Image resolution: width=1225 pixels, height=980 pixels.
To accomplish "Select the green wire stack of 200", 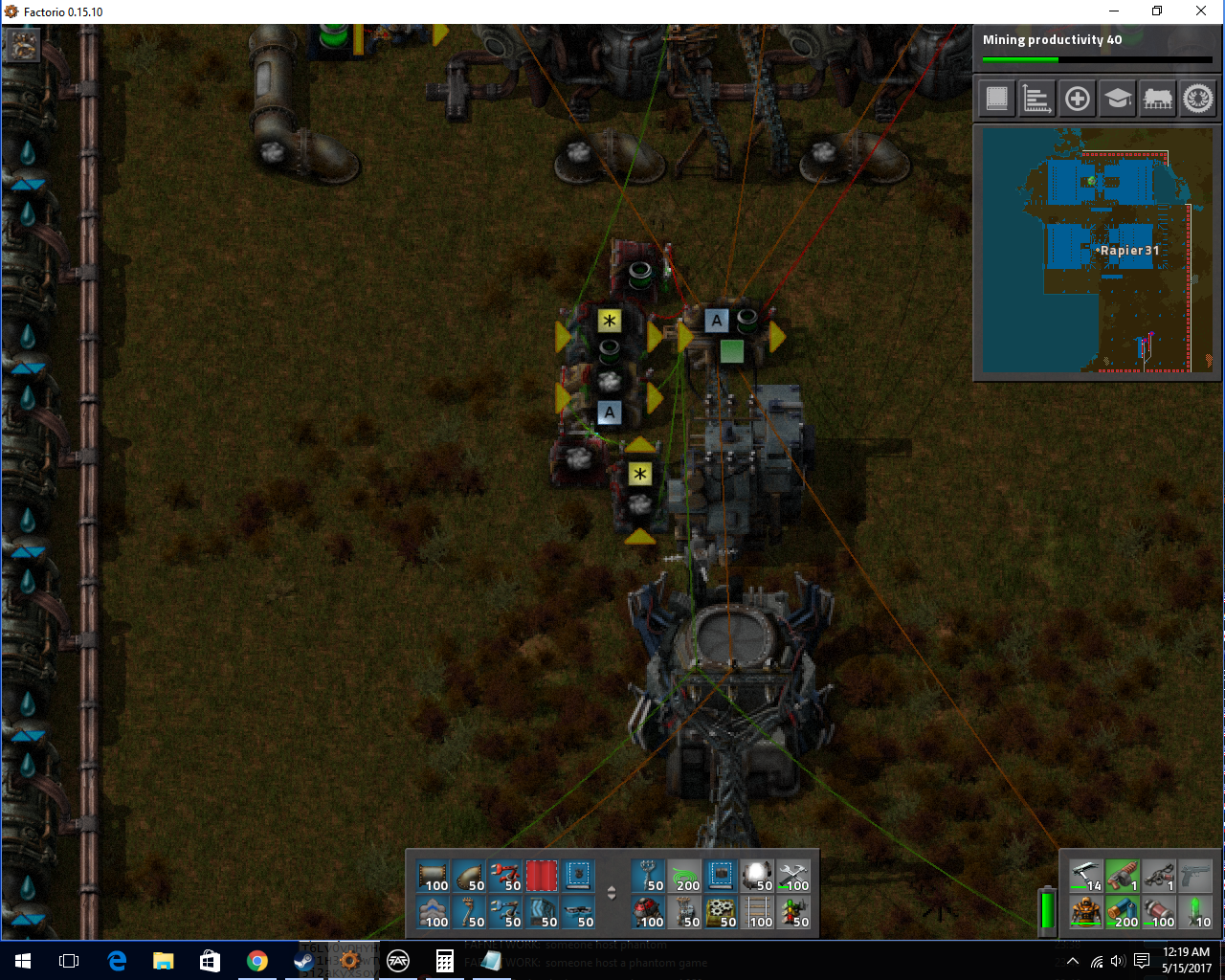I will [x=686, y=876].
